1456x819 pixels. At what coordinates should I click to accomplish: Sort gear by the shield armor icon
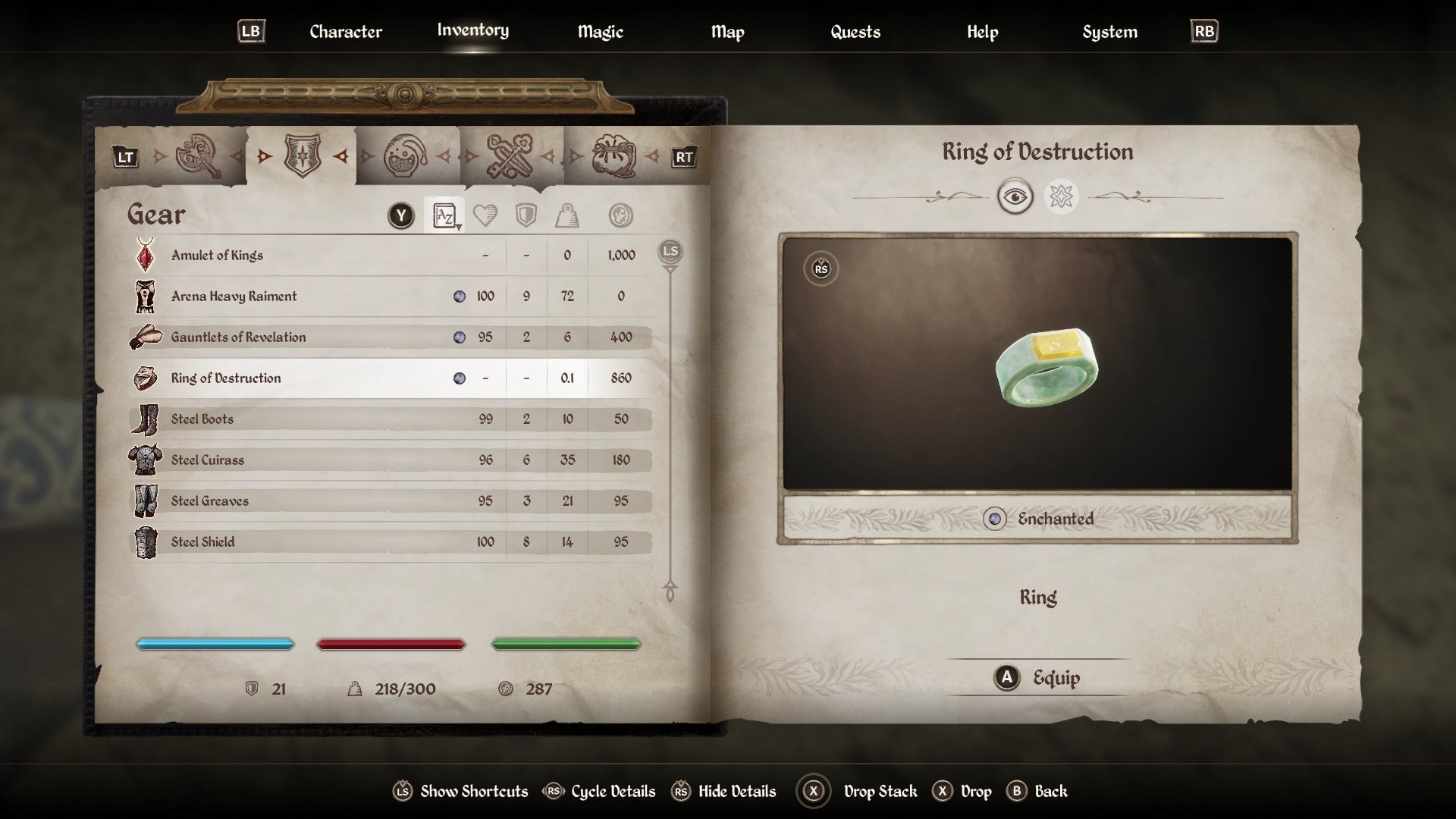[526, 215]
